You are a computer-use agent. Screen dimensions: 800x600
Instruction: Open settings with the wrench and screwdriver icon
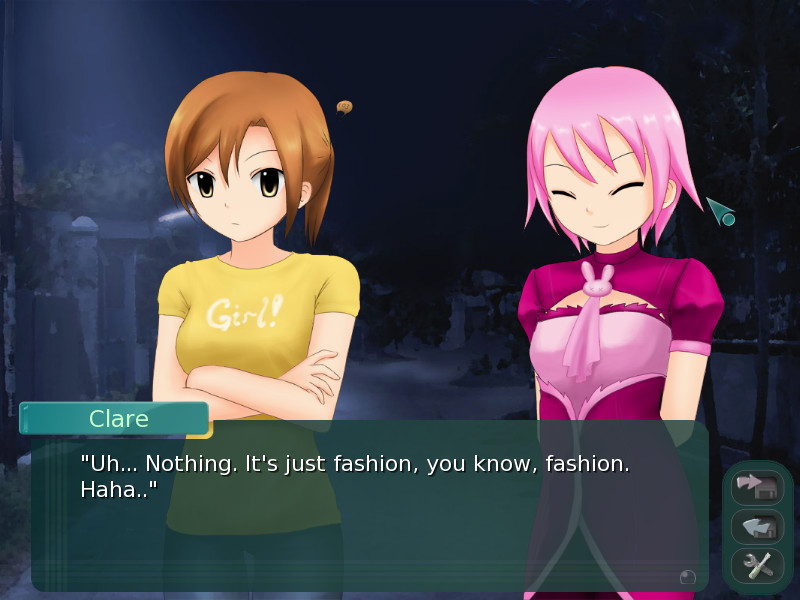[x=757, y=566]
